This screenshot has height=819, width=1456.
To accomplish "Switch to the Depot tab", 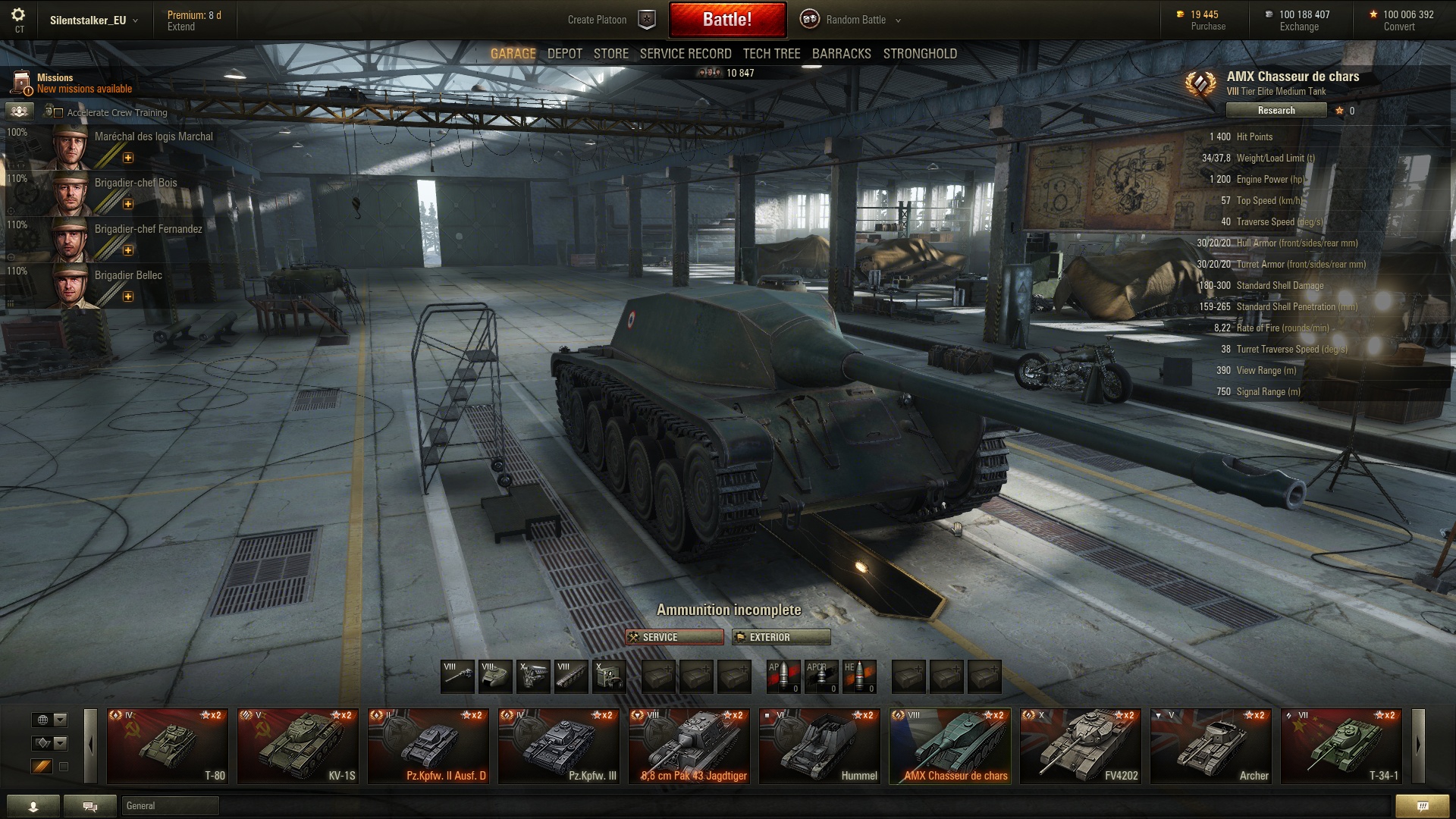I will (x=564, y=54).
